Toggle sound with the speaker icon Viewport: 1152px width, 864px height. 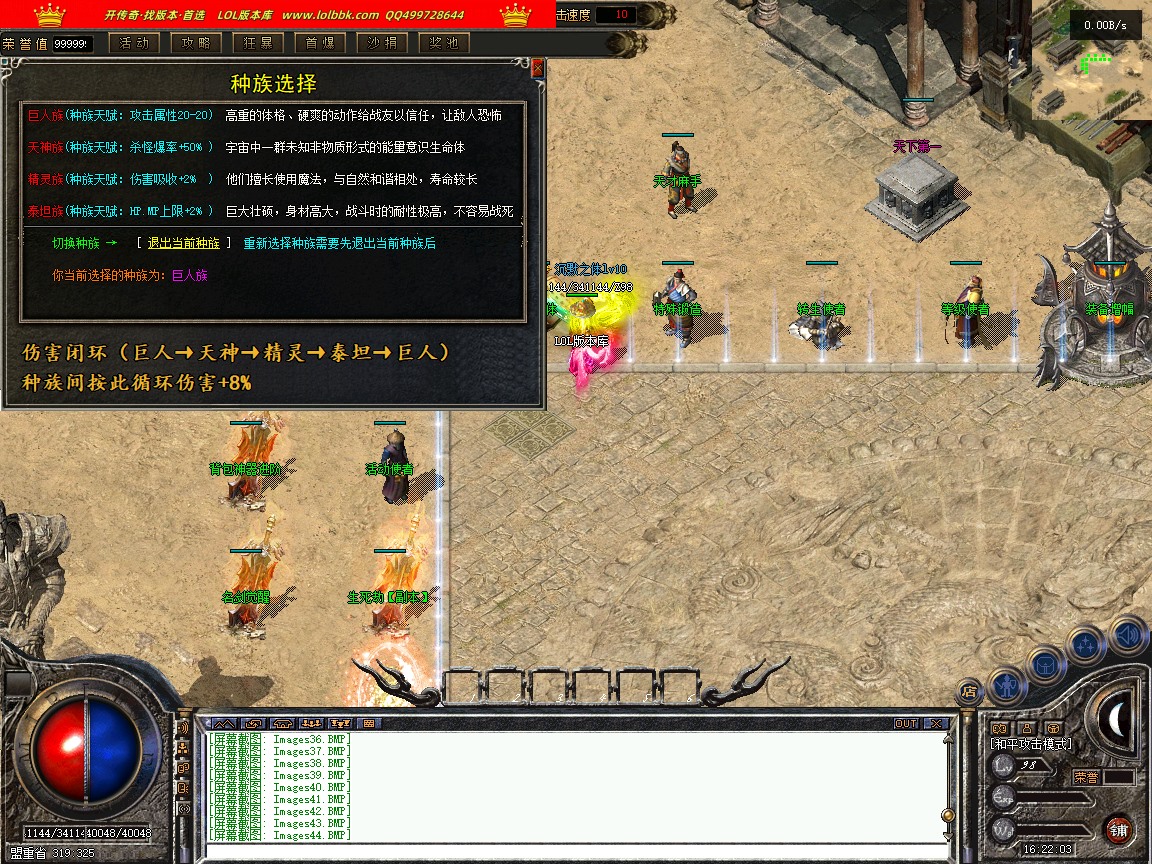coord(1126,634)
